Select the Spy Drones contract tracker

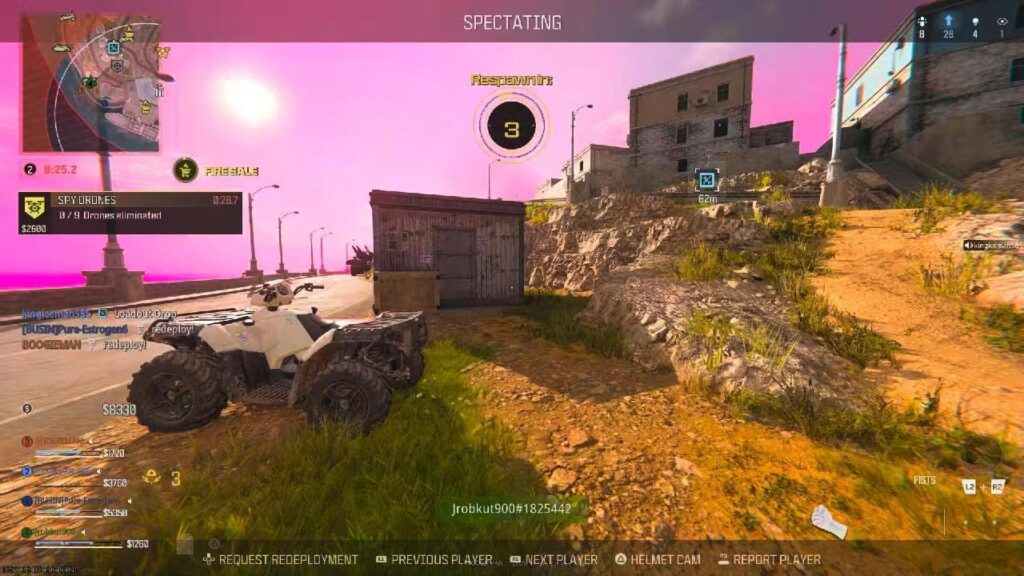[x=130, y=212]
